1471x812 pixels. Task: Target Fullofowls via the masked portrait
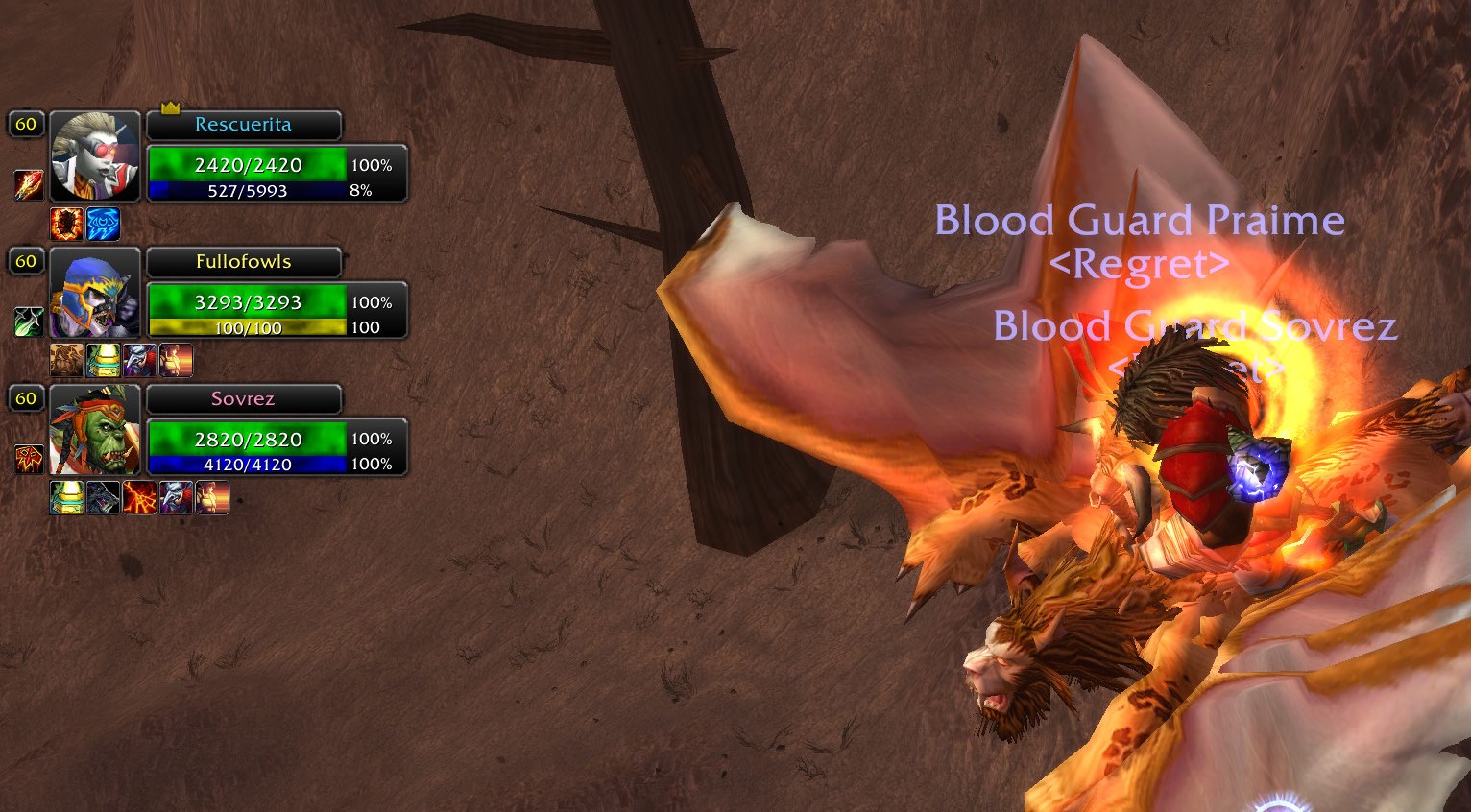pos(94,293)
